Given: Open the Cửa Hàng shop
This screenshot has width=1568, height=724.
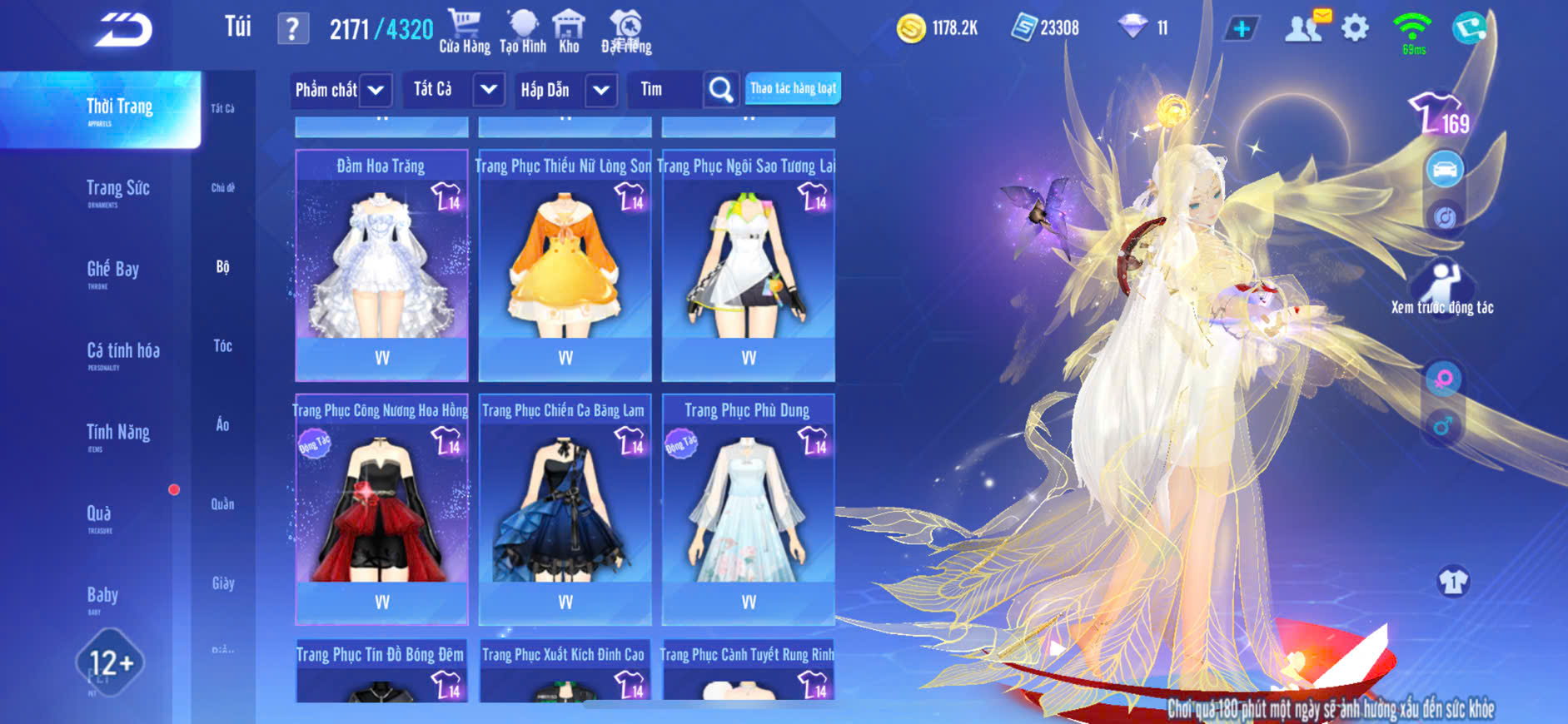Looking at the screenshot, I should point(465,32).
